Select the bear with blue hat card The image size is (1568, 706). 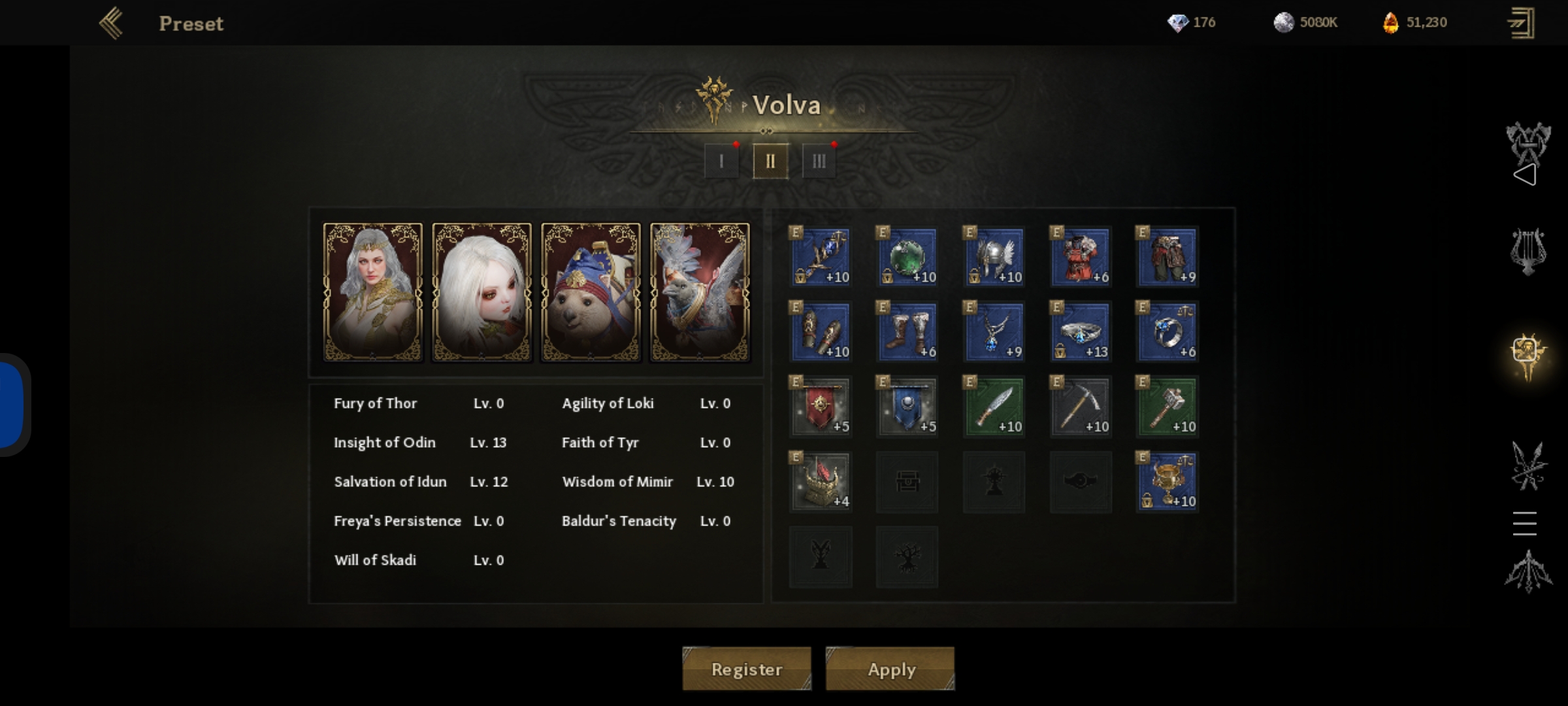(591, 292)
